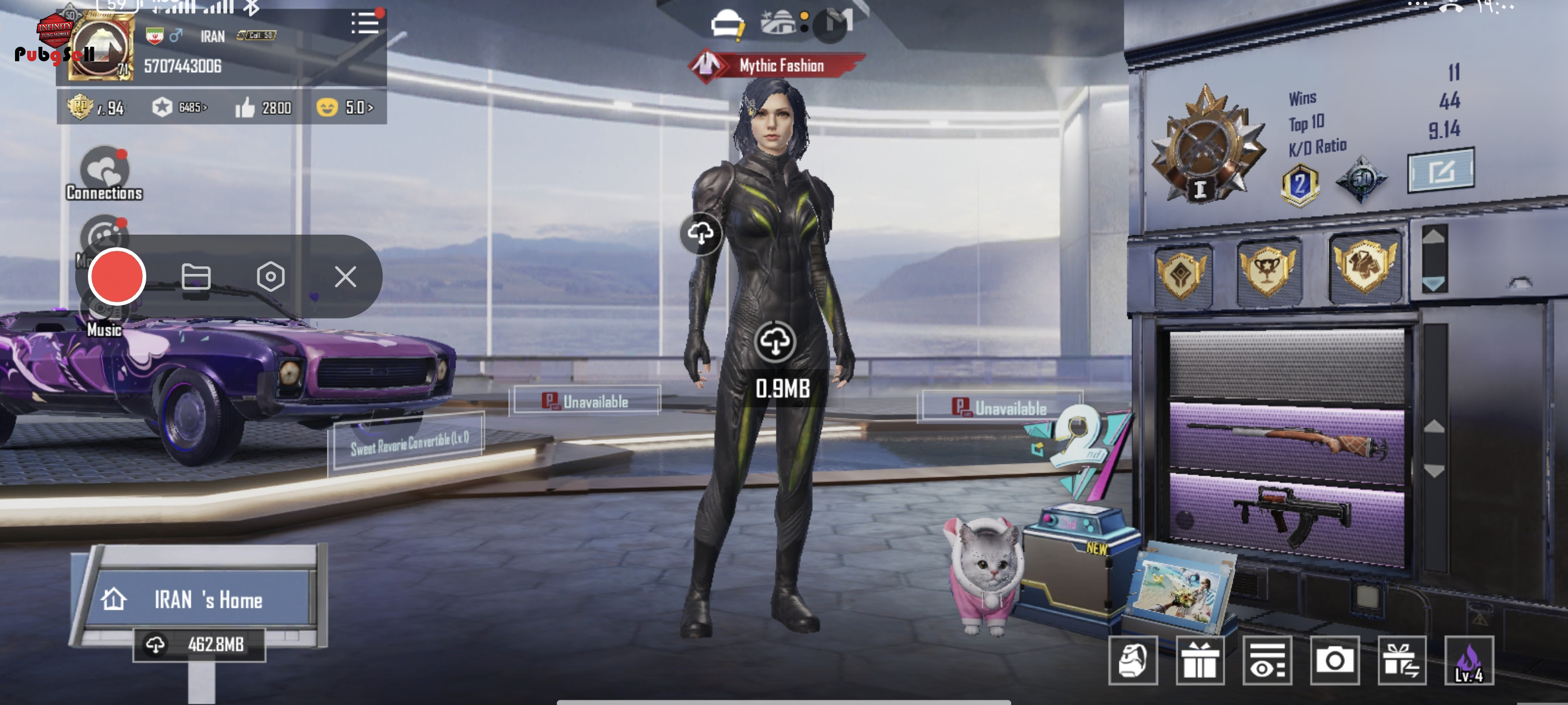Open the camera photo mode
The image size is (1568, 705).
click(x=1334, y=660)
